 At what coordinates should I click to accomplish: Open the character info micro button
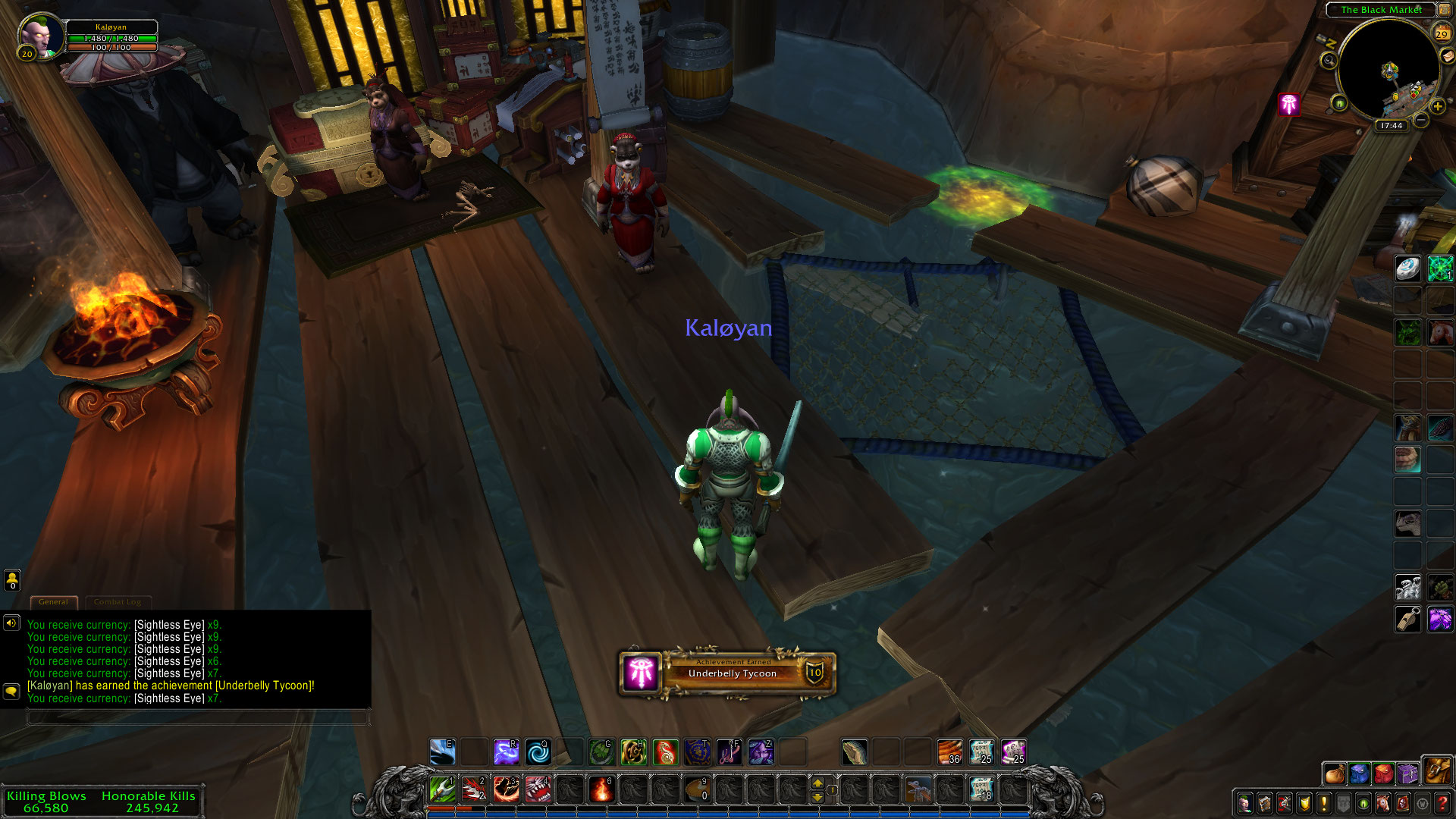(1244, 803)
